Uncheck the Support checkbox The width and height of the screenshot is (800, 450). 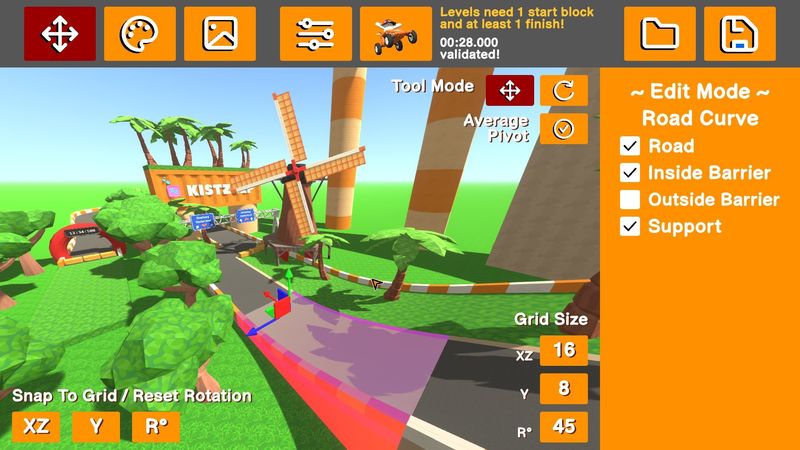pyautogui.click(x=630, y=226)
